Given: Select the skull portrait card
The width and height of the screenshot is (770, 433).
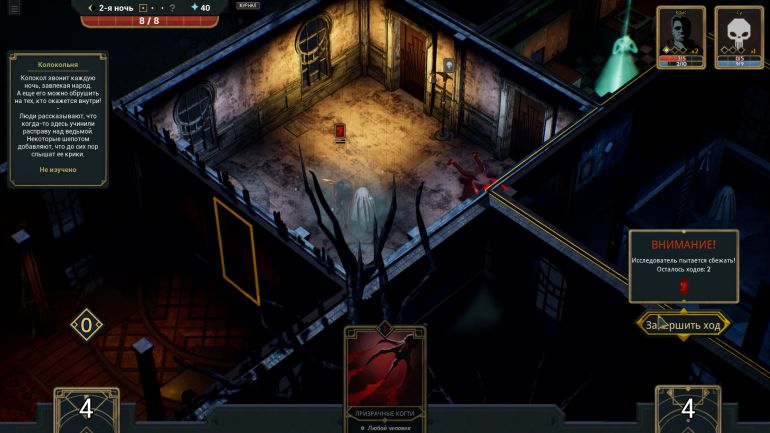Looking at the screenshot, I should (738, 37).
